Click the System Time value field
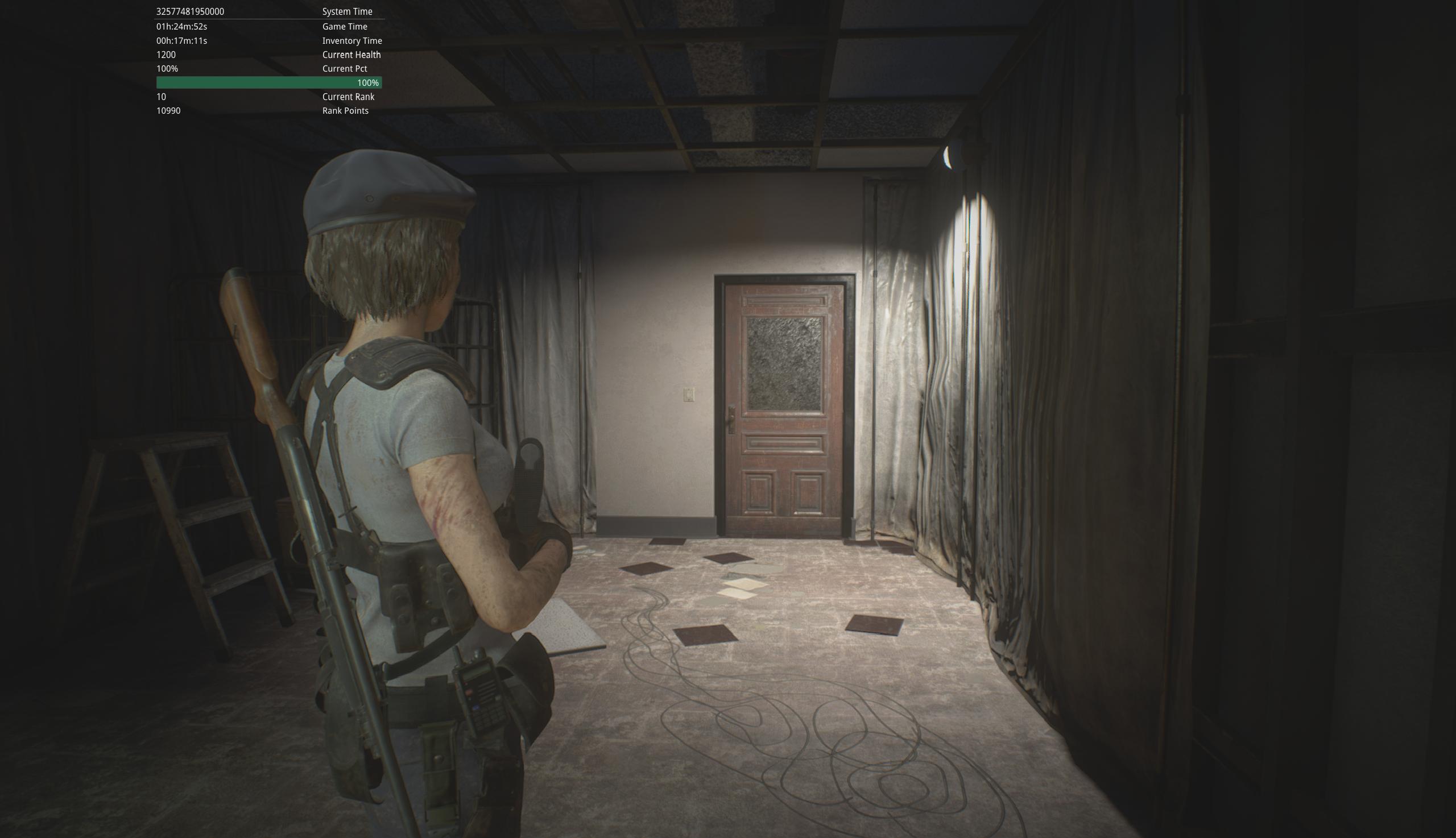This screenshot has width=1456, height=838. point(190,11)
